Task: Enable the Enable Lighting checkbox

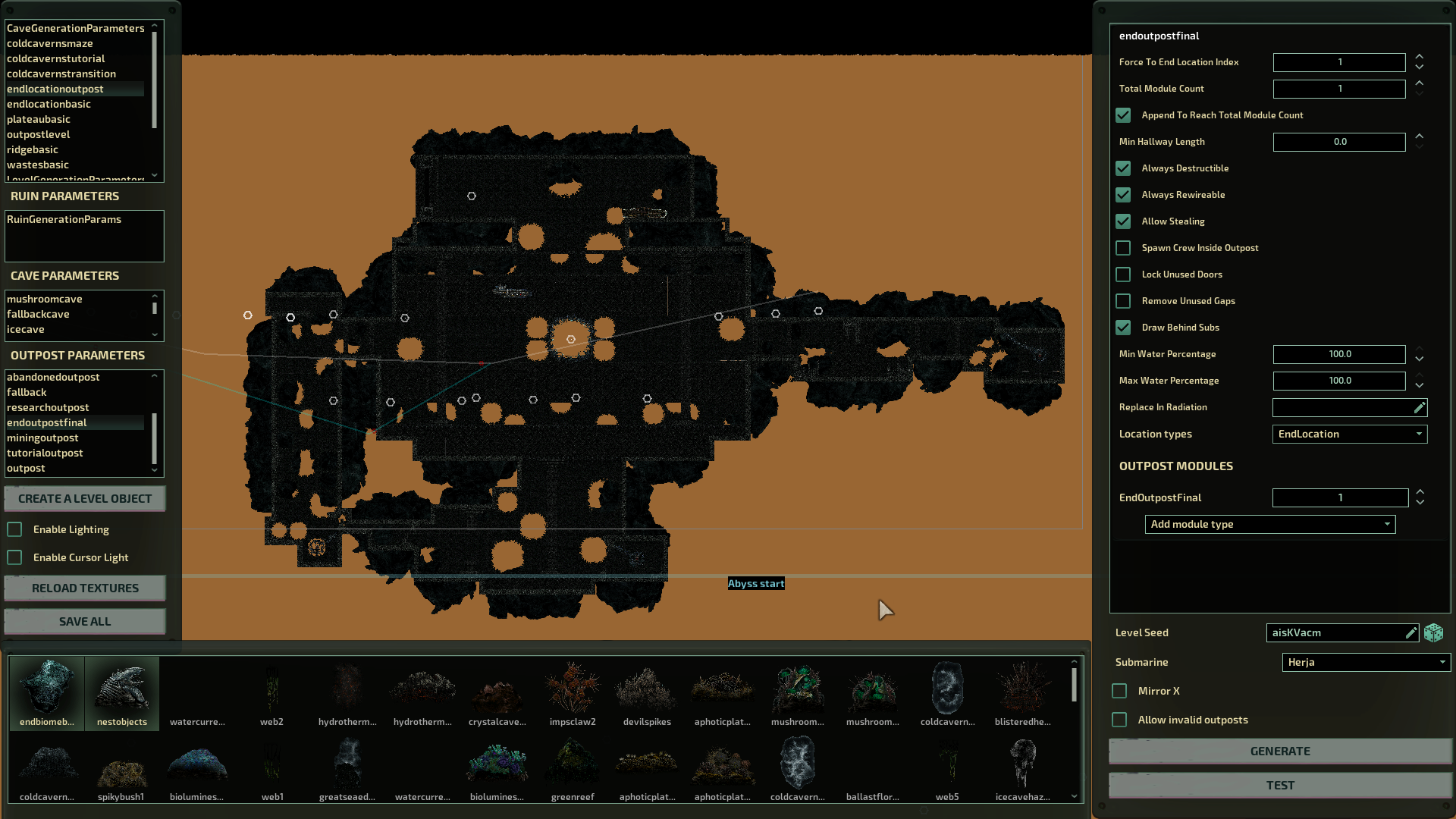Action: [x=14, y=529]
